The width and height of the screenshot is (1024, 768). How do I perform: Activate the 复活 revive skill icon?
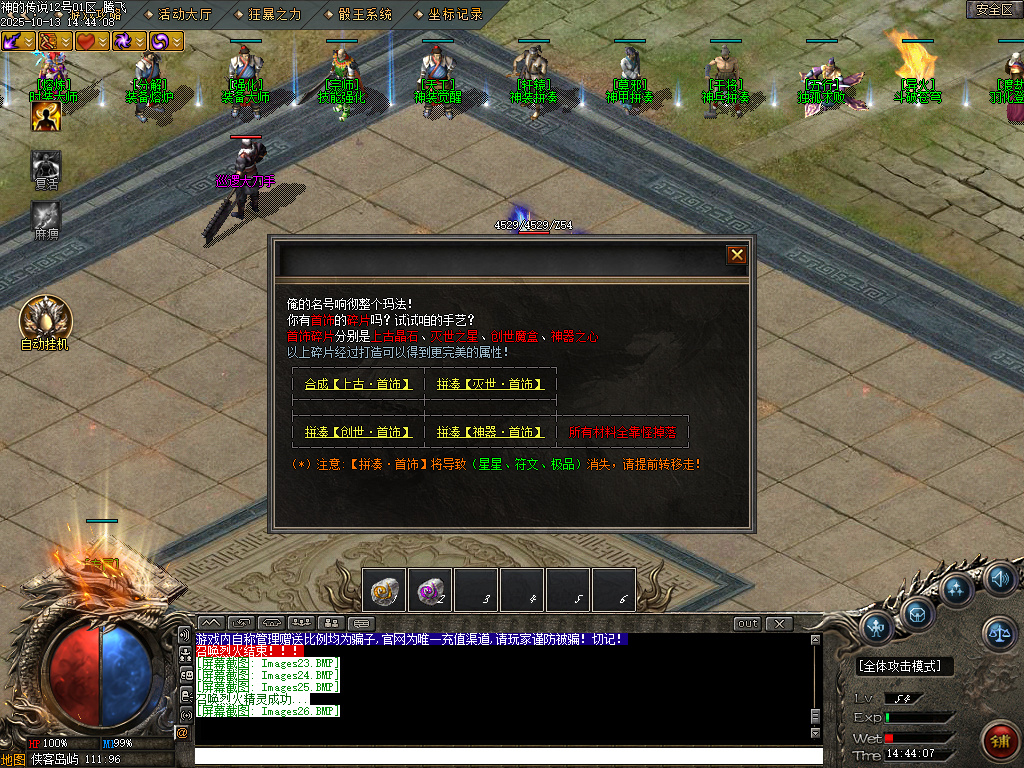pos(46,166)
